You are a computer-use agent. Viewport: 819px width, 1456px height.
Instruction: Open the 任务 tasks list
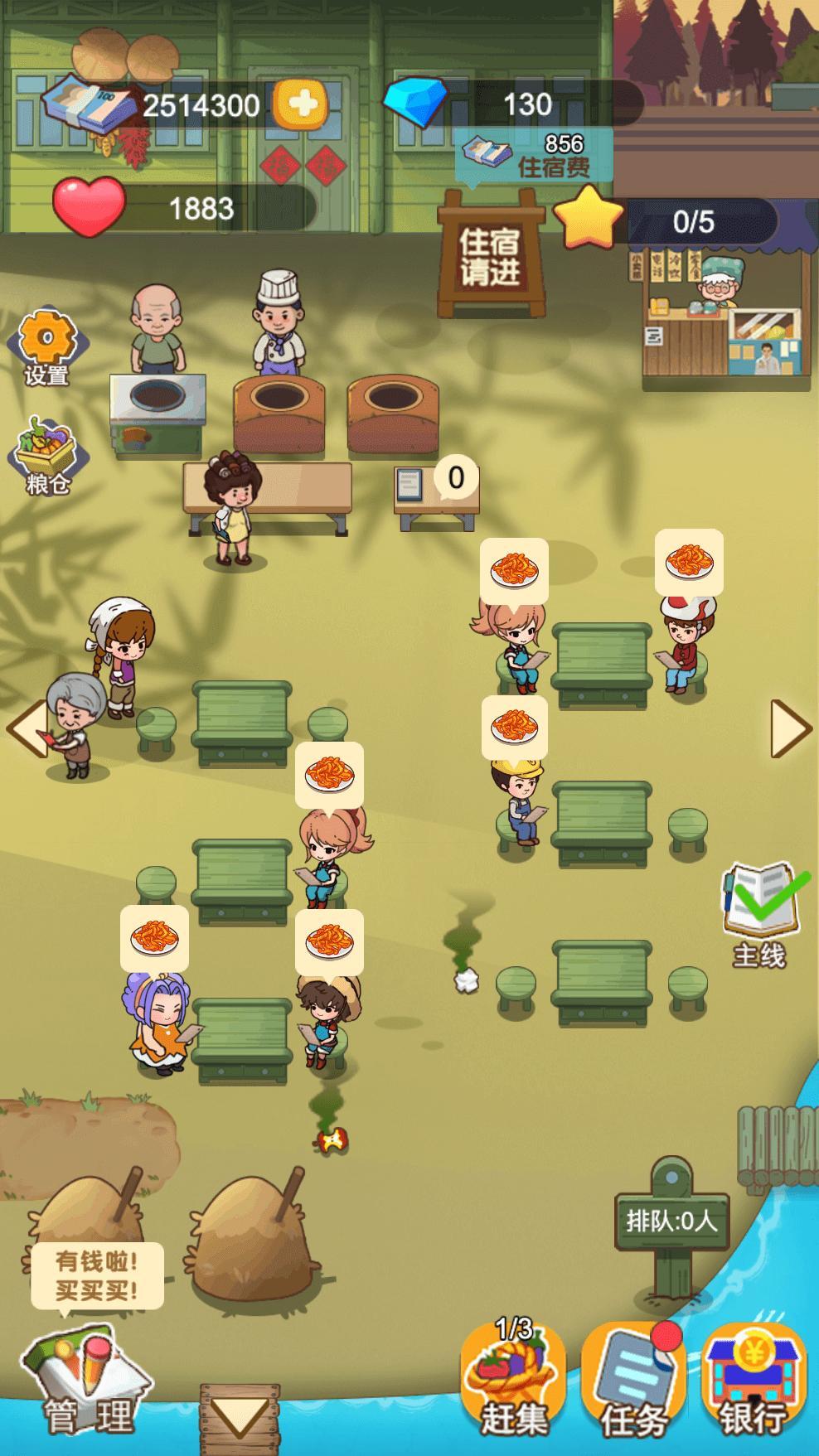click(633, 1381)
